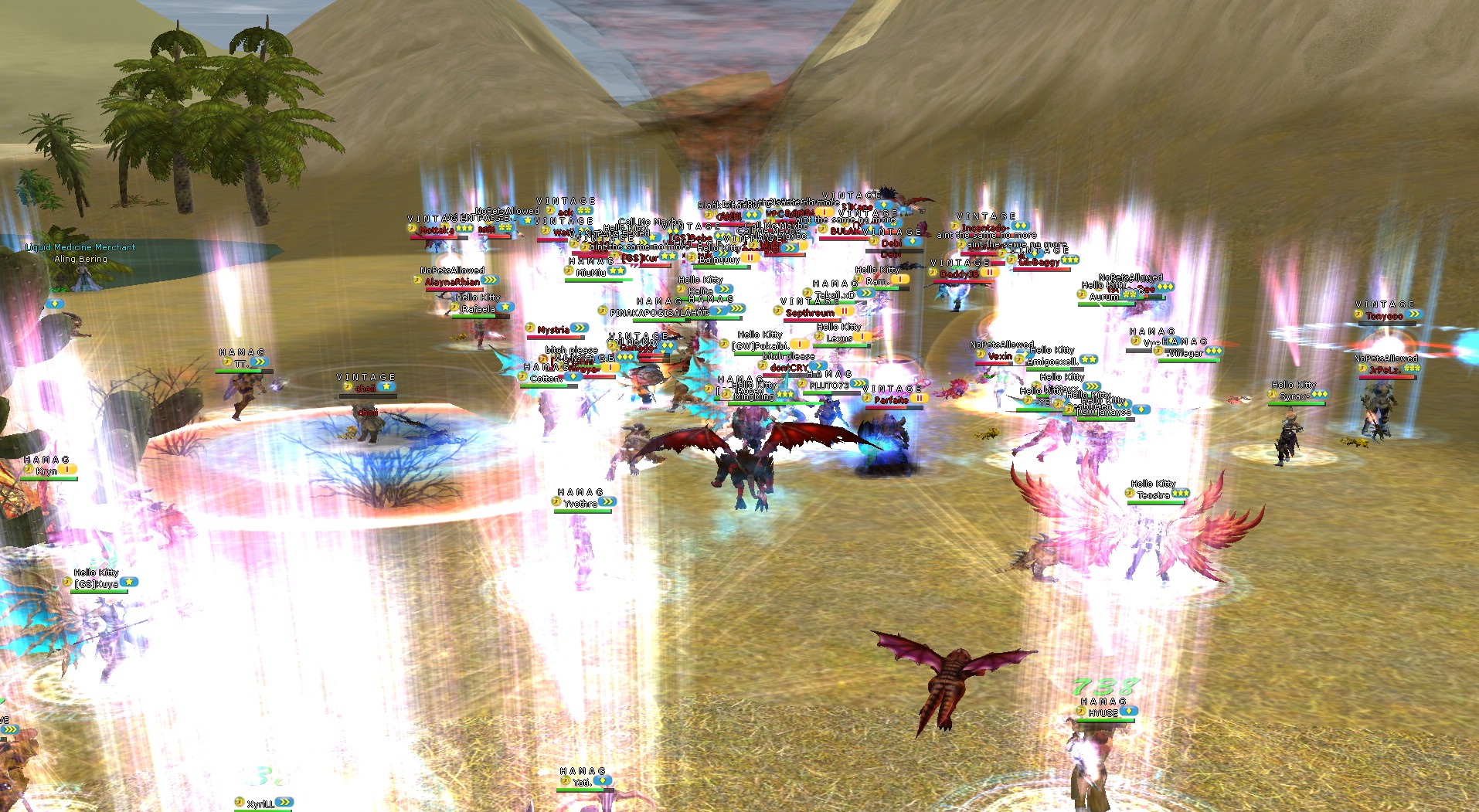Select the coin emblem beside HYUGE's nameplate
1479x812 pixels.
click(1081, 712)
